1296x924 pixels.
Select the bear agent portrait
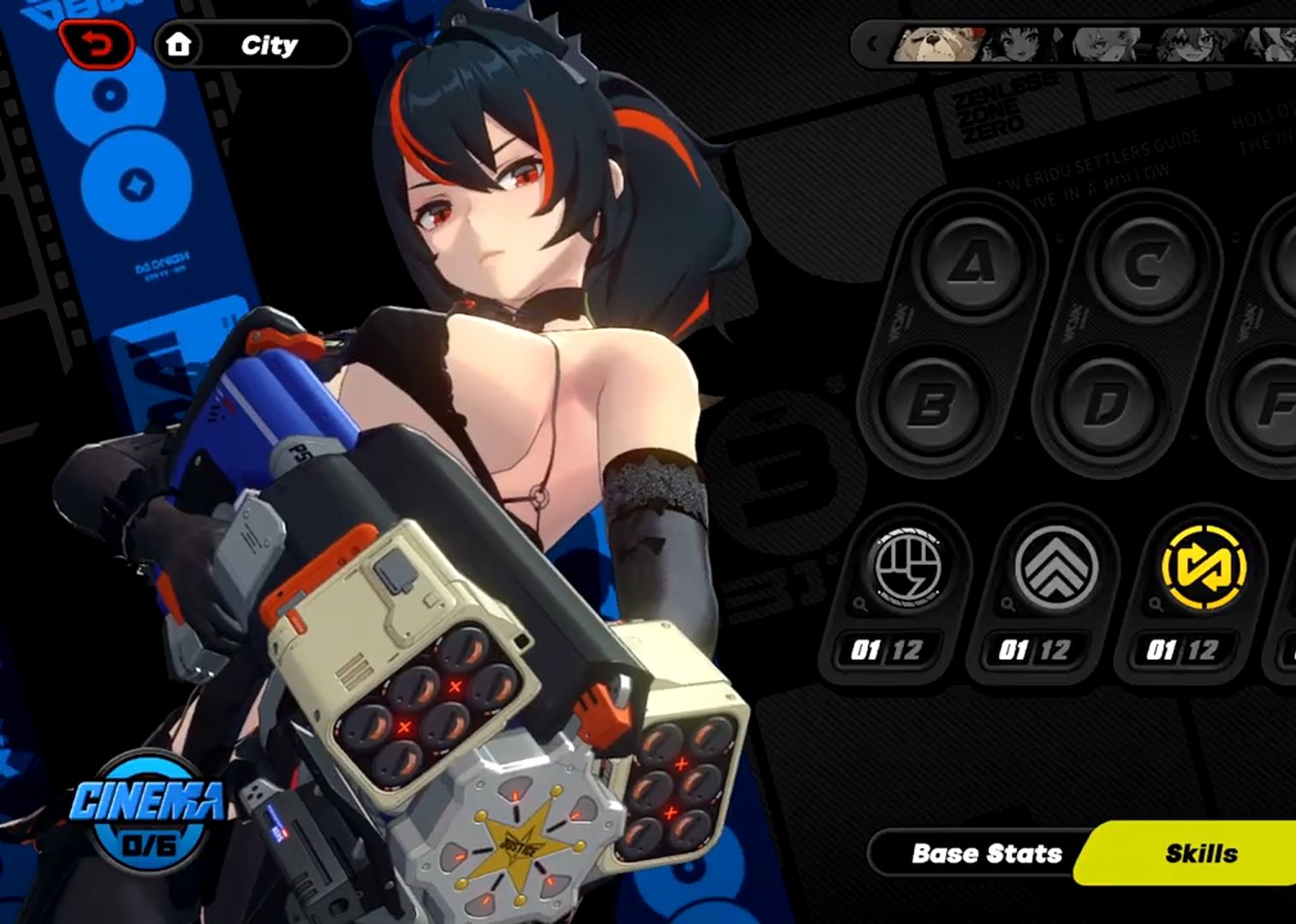936,44
